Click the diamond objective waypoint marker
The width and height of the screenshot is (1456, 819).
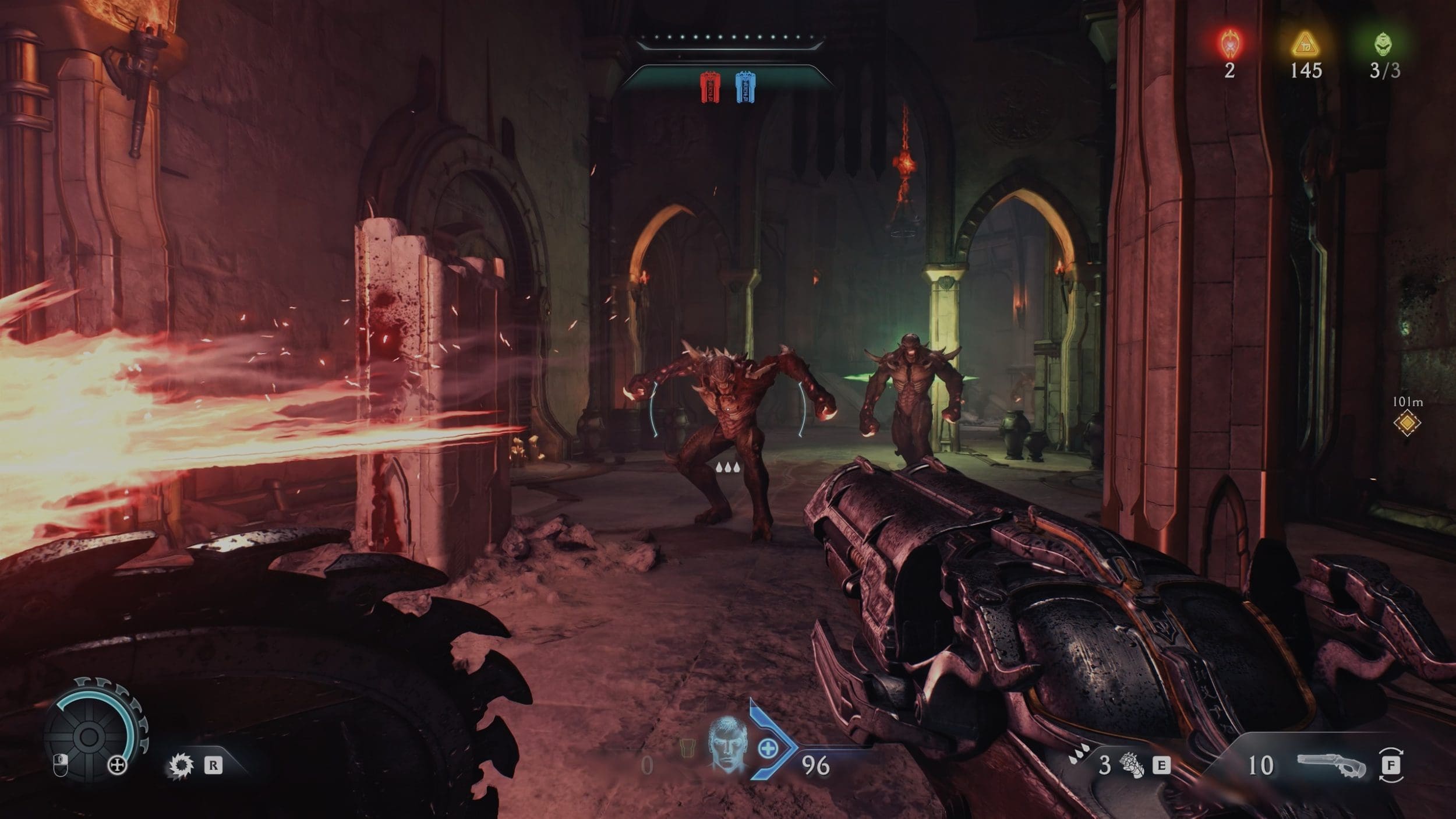[x=1407, y=422]
